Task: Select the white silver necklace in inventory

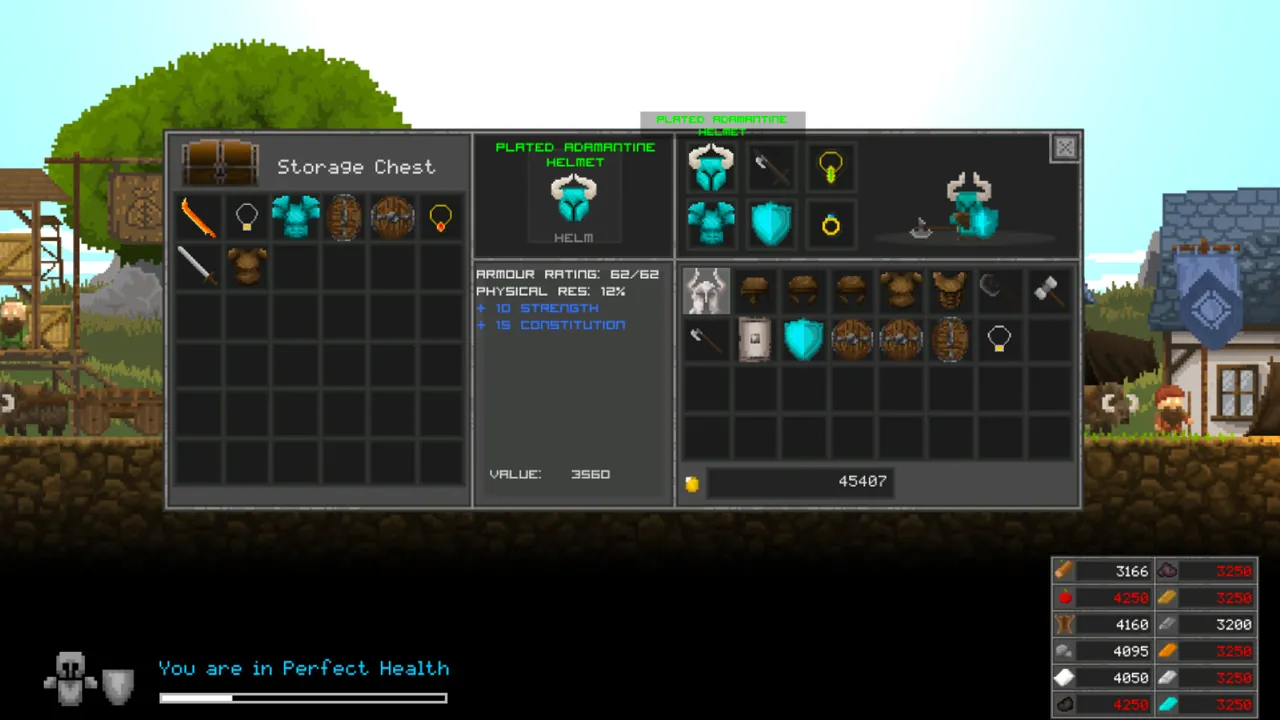Action: (999, 339)
